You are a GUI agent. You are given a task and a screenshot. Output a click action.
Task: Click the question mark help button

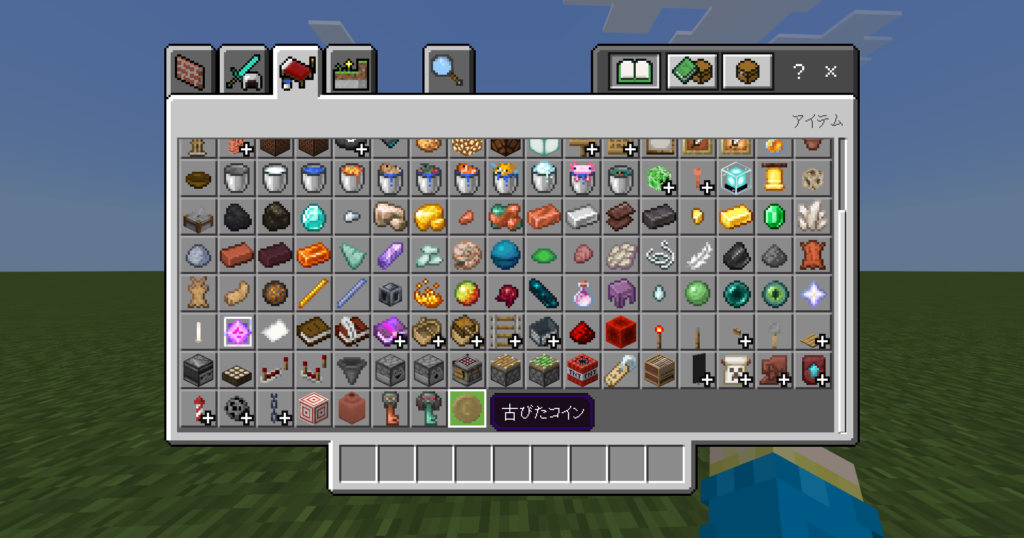pyautogui.click(x=798, y=72)
